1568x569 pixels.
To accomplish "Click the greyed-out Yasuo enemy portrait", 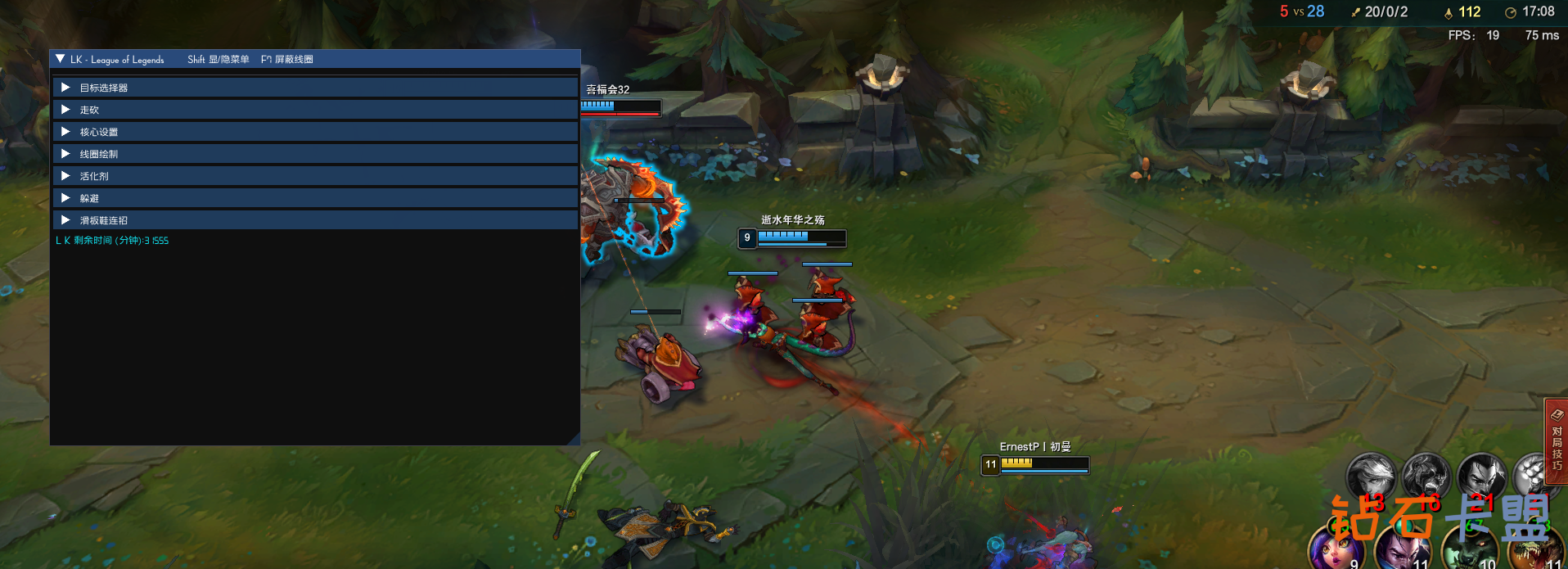I will (x=1481, y=475).
